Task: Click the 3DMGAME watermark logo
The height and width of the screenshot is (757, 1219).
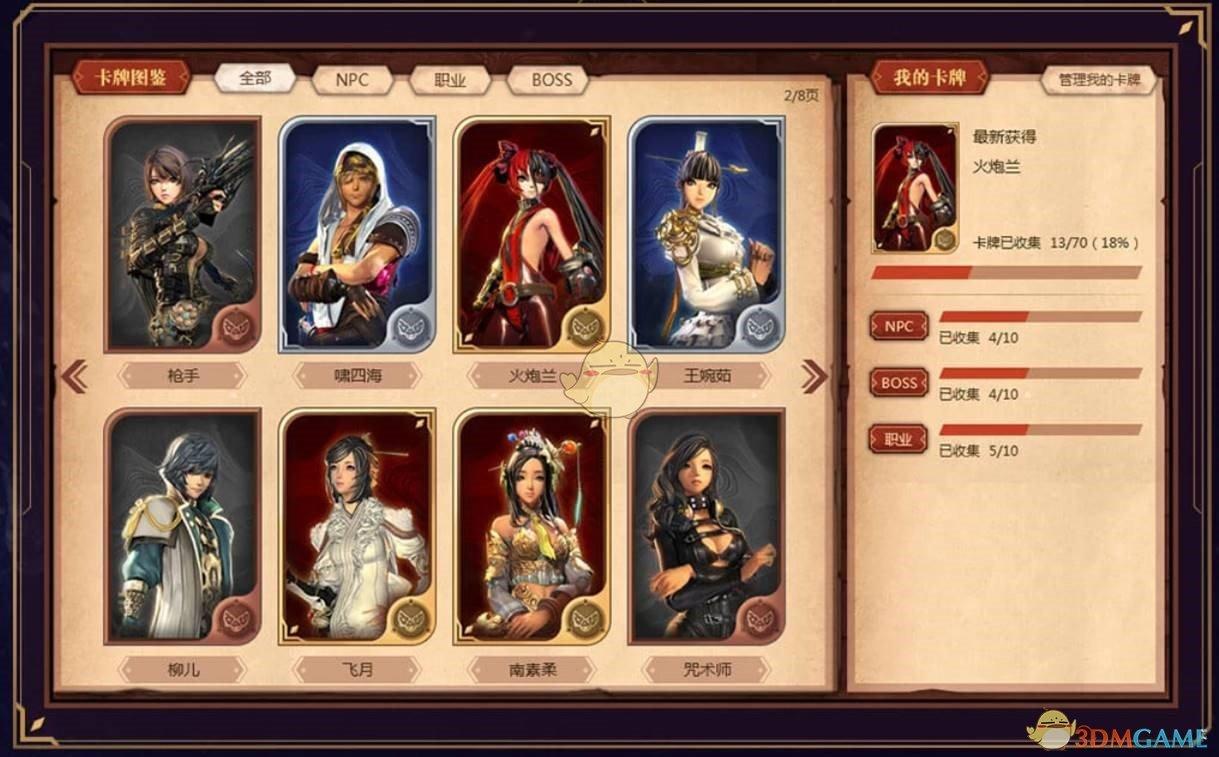Action: point(1118,734)
